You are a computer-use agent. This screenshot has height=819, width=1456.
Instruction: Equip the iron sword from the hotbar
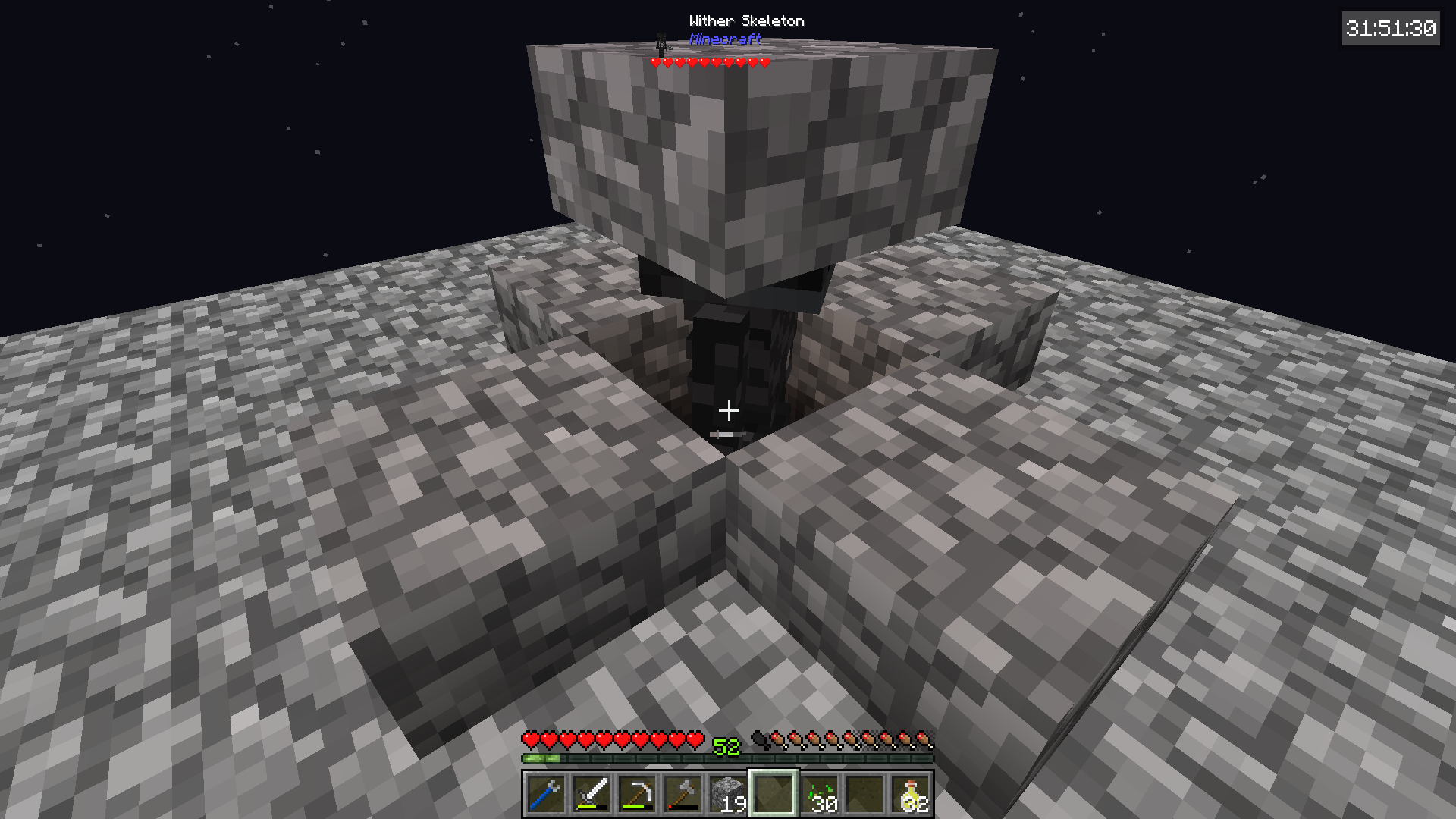[591, 794]
